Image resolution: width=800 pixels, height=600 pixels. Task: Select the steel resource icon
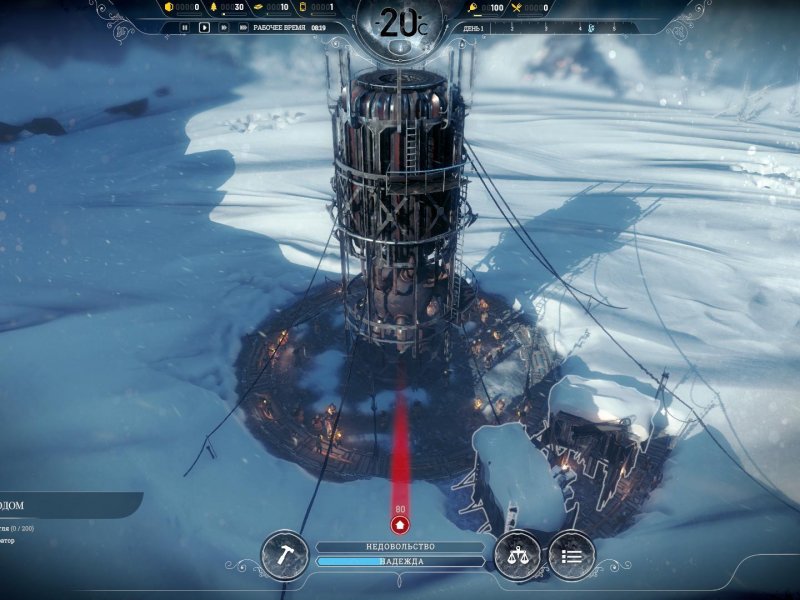coord(257,8)
